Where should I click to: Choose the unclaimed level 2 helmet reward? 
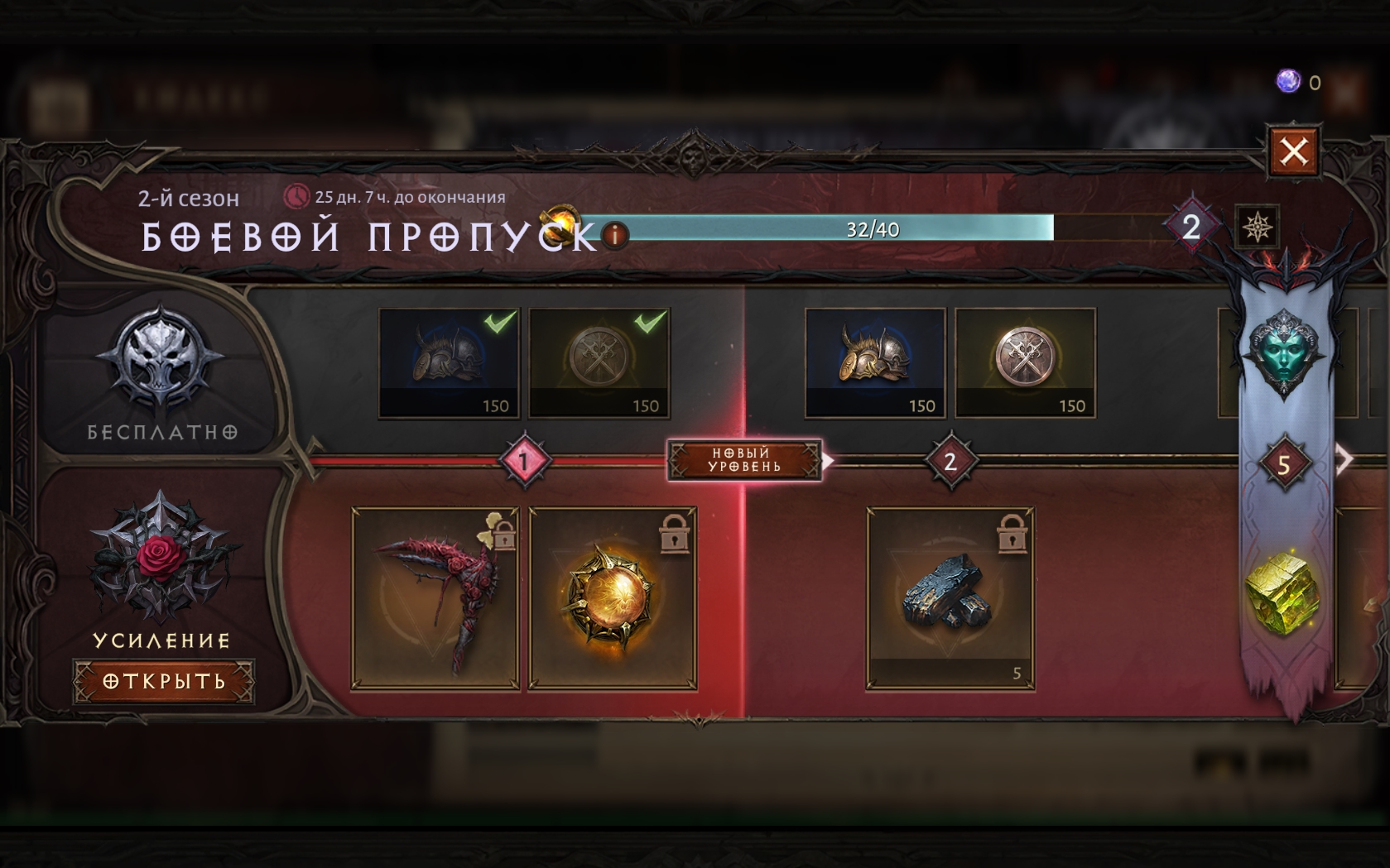875,362
